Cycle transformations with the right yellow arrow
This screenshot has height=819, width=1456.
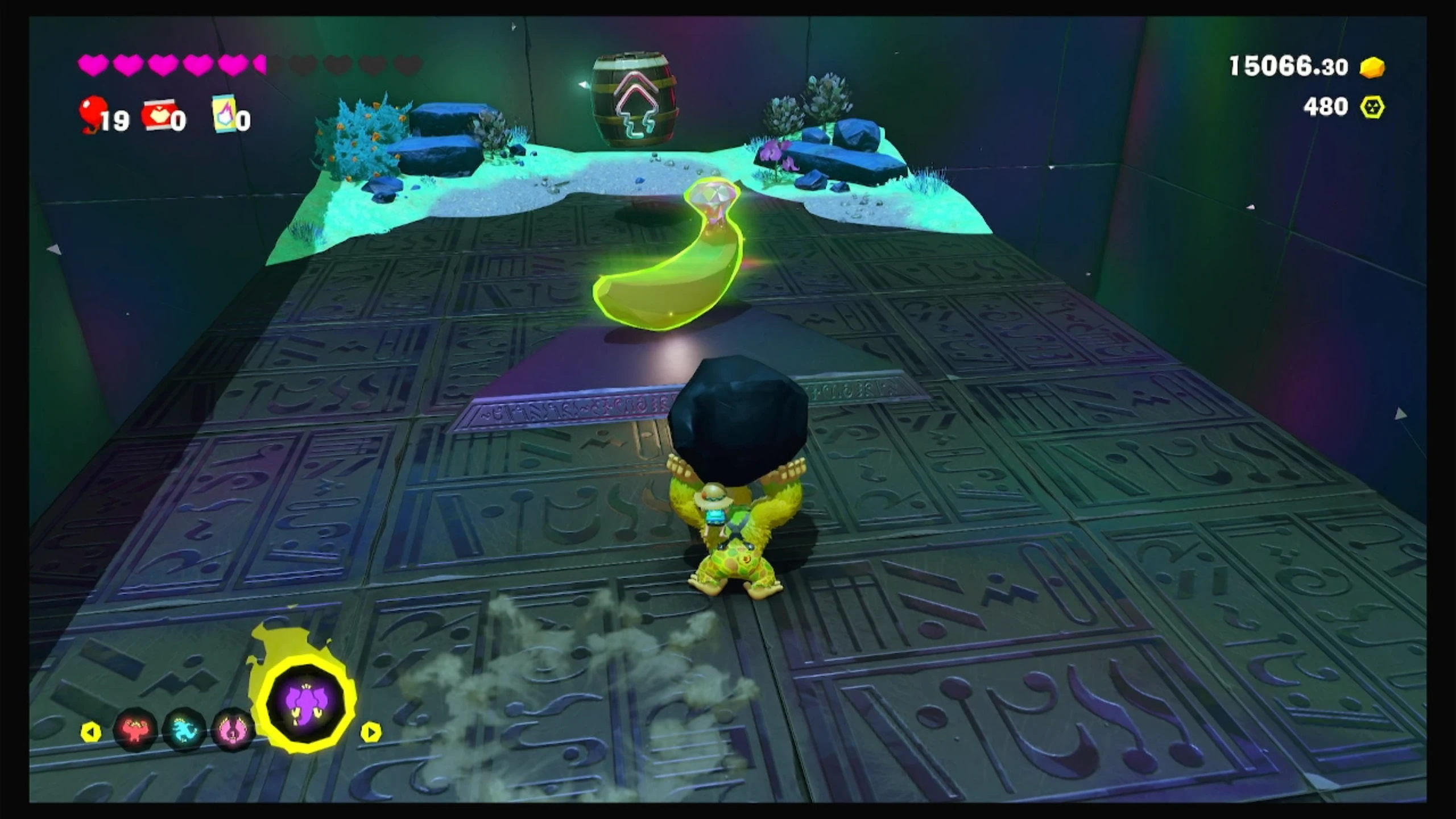pos(371,732)
